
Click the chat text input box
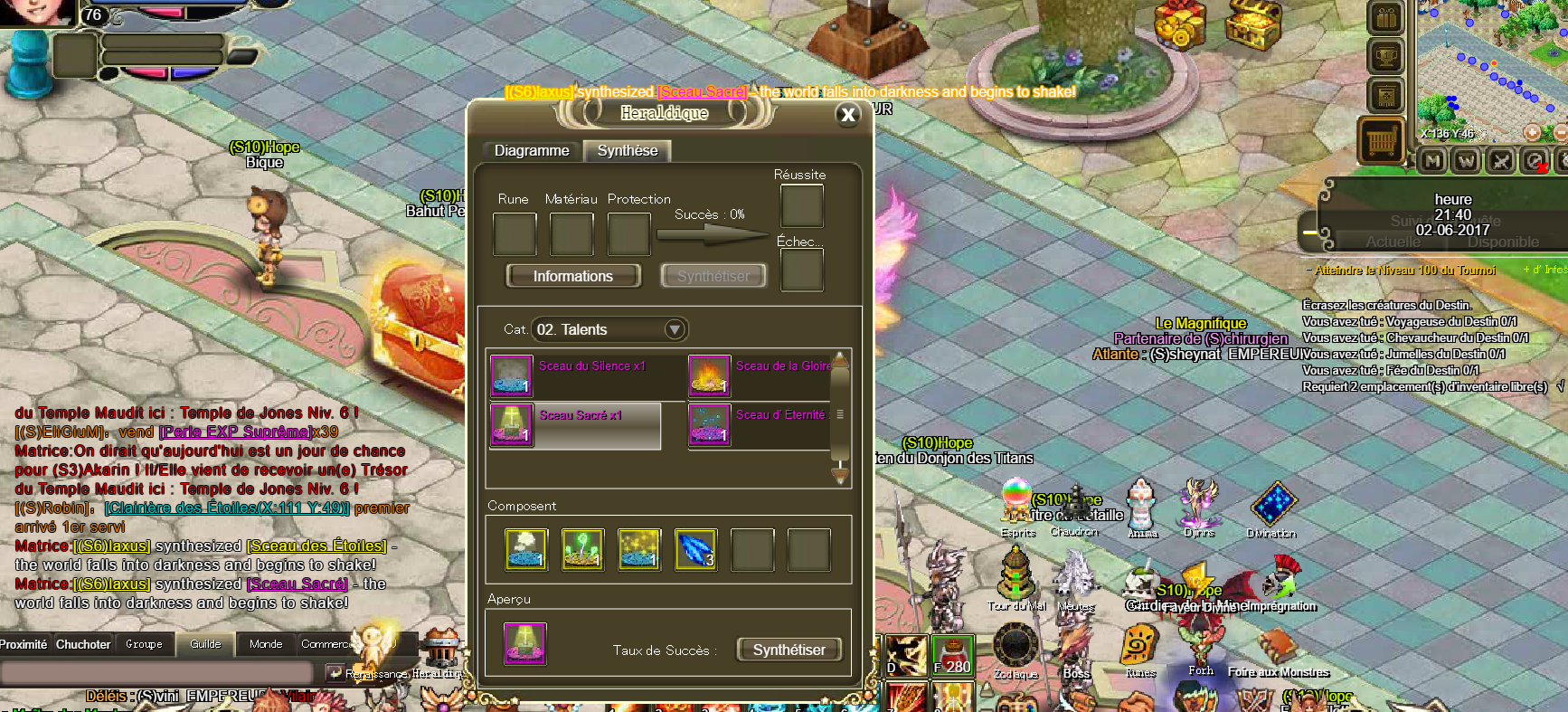(x=158, y=672)
